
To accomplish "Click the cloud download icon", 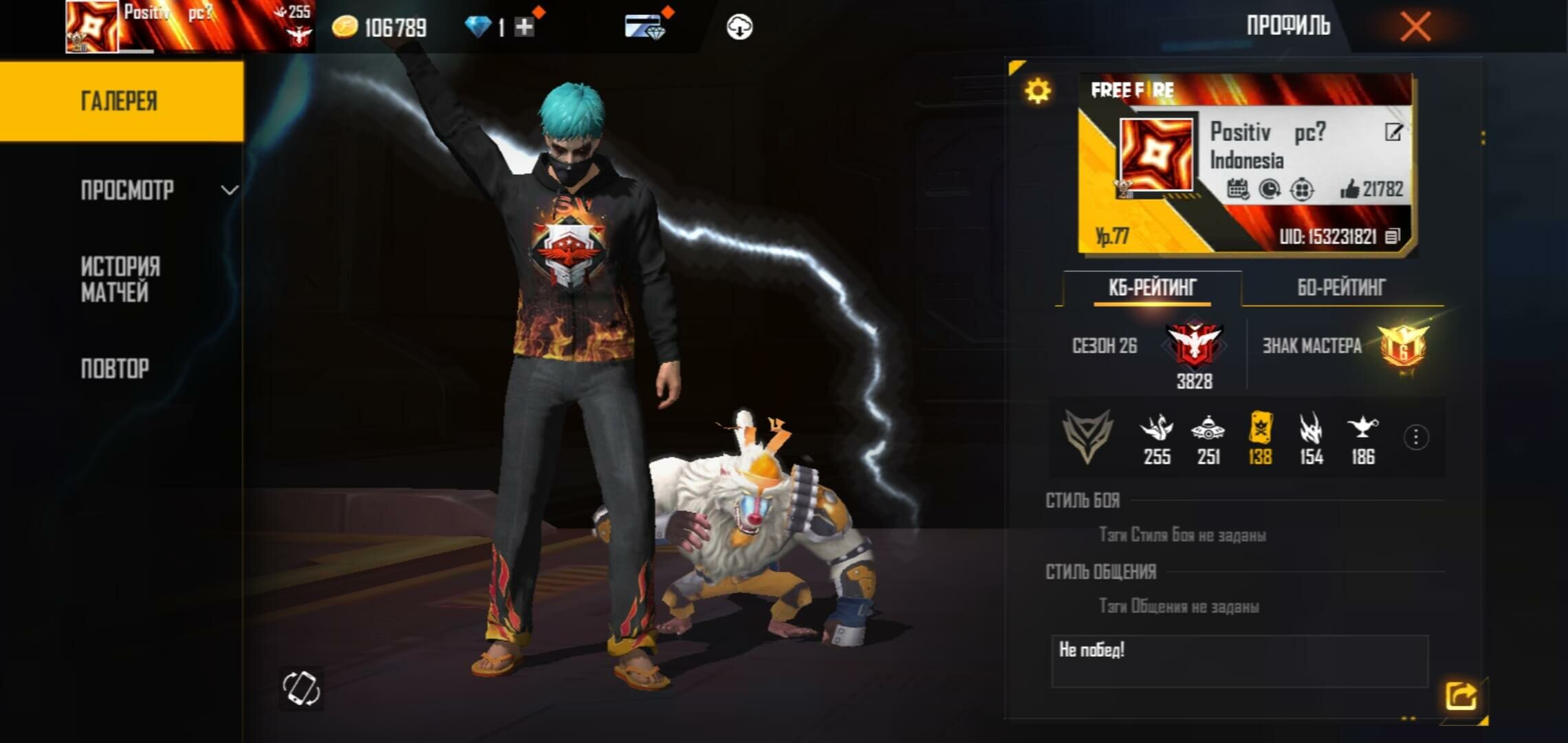I will [739, 28].
